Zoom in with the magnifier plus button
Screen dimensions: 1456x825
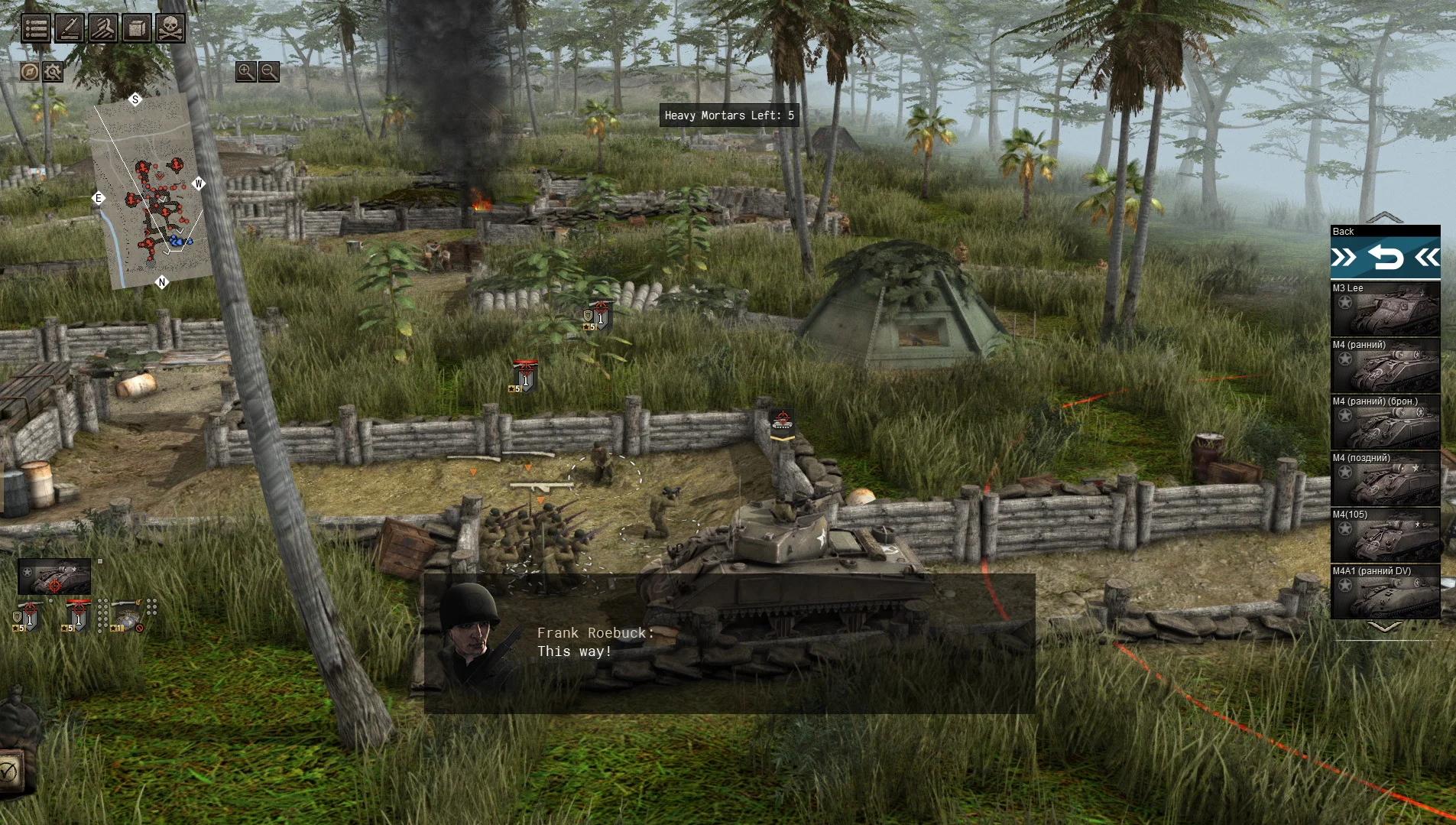click(245, 71)
